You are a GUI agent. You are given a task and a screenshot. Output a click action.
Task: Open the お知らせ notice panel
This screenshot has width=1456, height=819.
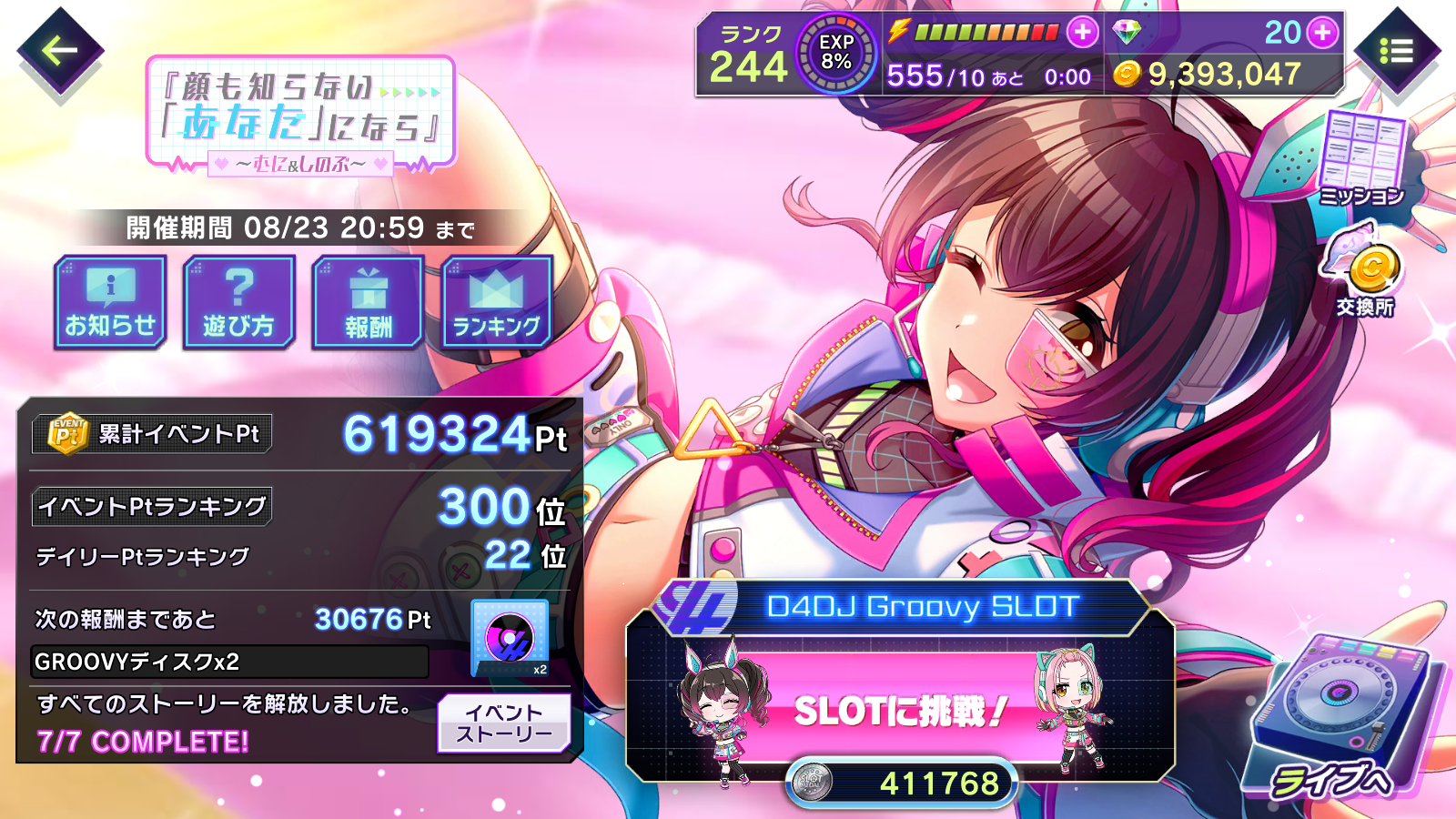[x=110, y=303]
